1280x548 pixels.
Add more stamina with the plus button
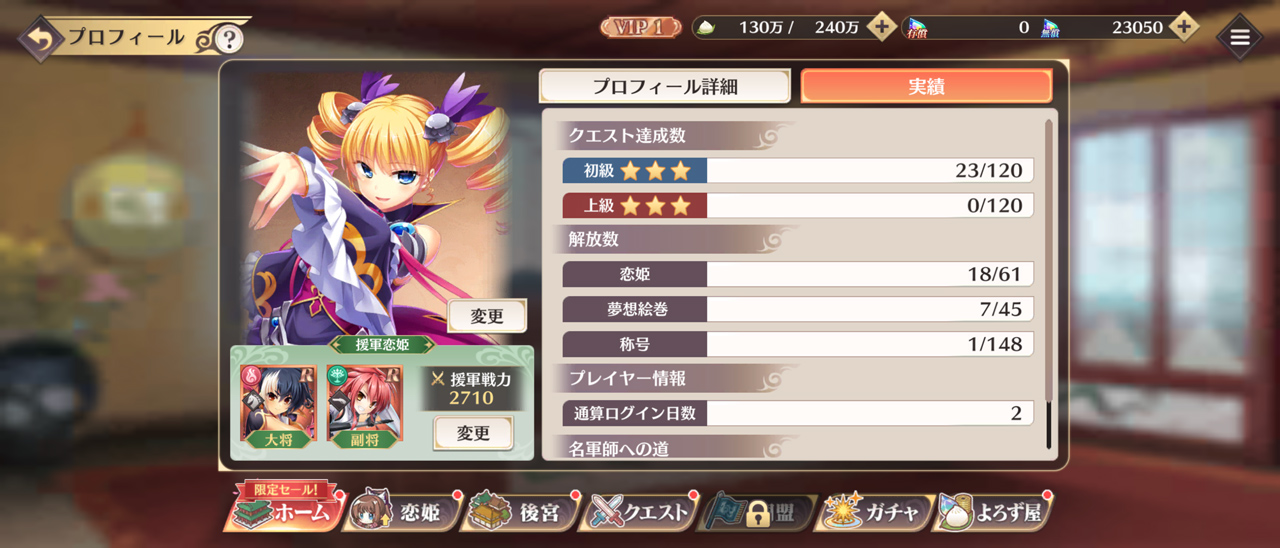click(x=881, y=27)
